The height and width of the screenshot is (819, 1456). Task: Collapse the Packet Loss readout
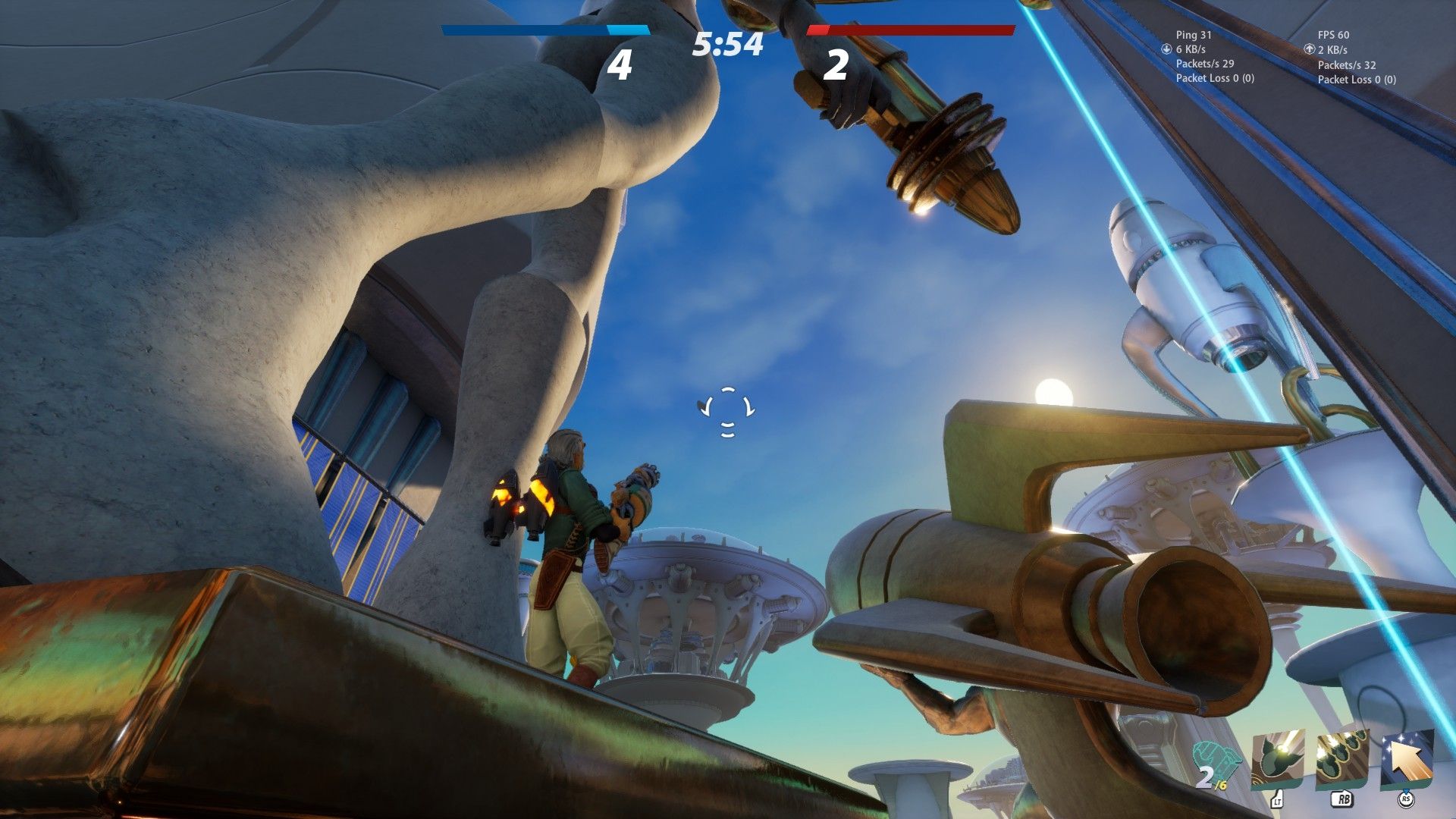click(1216, 78)
